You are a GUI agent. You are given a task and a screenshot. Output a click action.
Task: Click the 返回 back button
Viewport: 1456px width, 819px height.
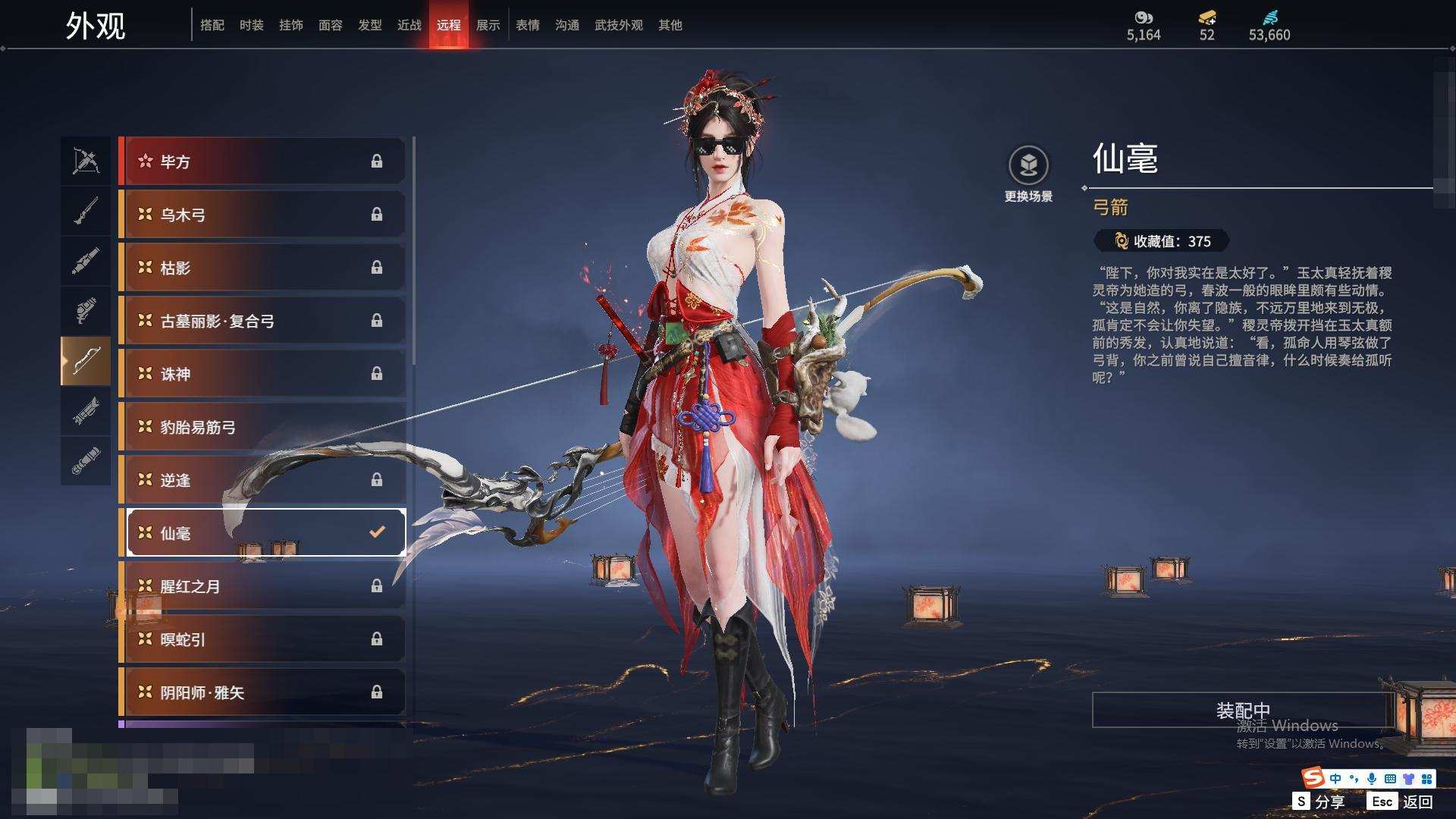pyautogui.click(x=1401, y=802)
